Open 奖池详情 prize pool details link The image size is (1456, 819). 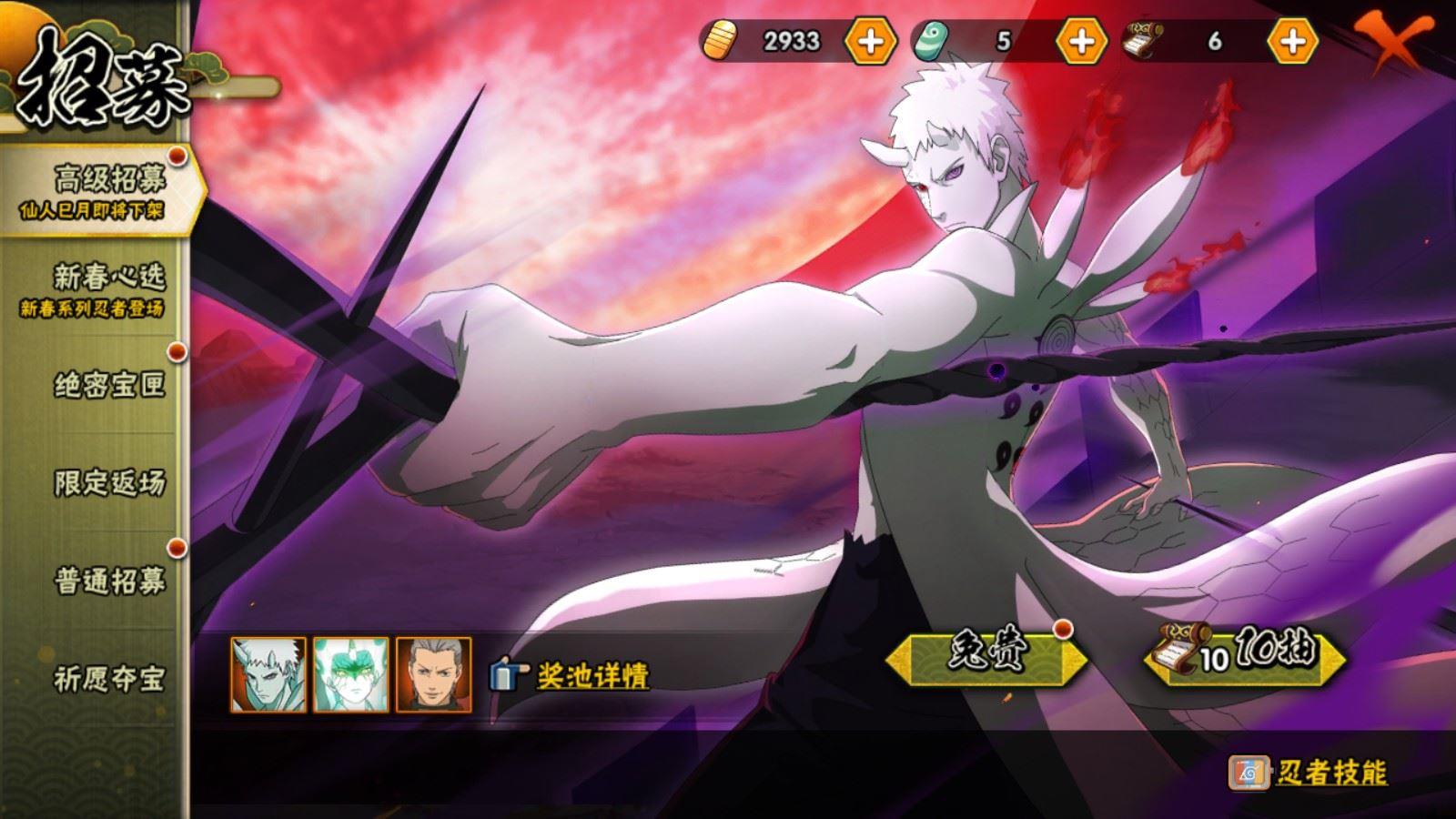coord(591,674)
